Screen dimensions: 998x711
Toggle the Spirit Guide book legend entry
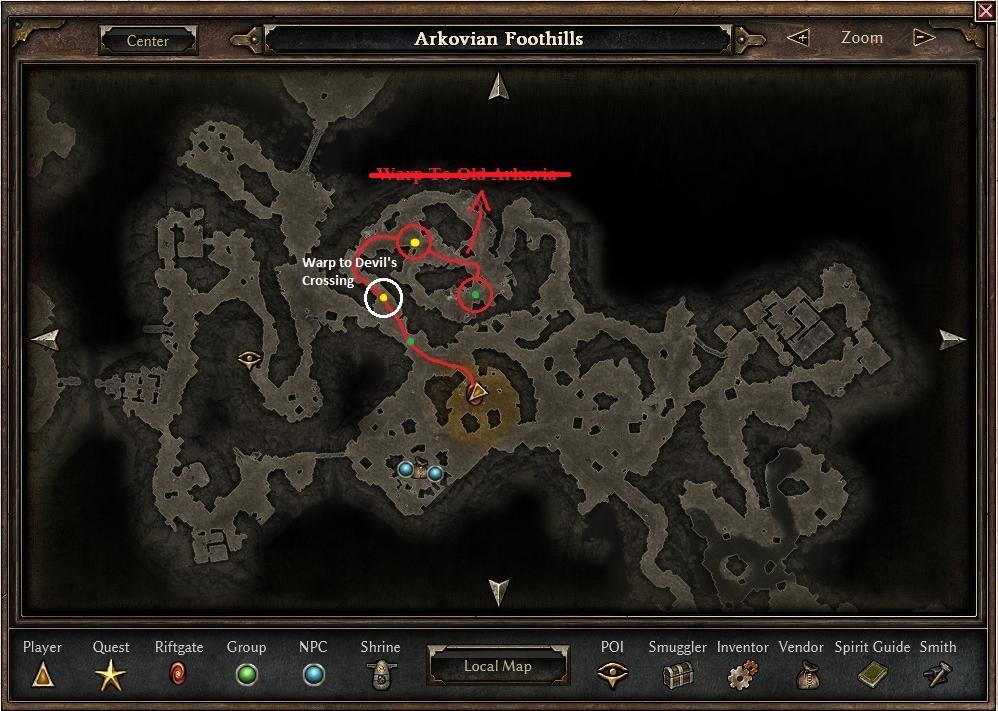(872, 675)
